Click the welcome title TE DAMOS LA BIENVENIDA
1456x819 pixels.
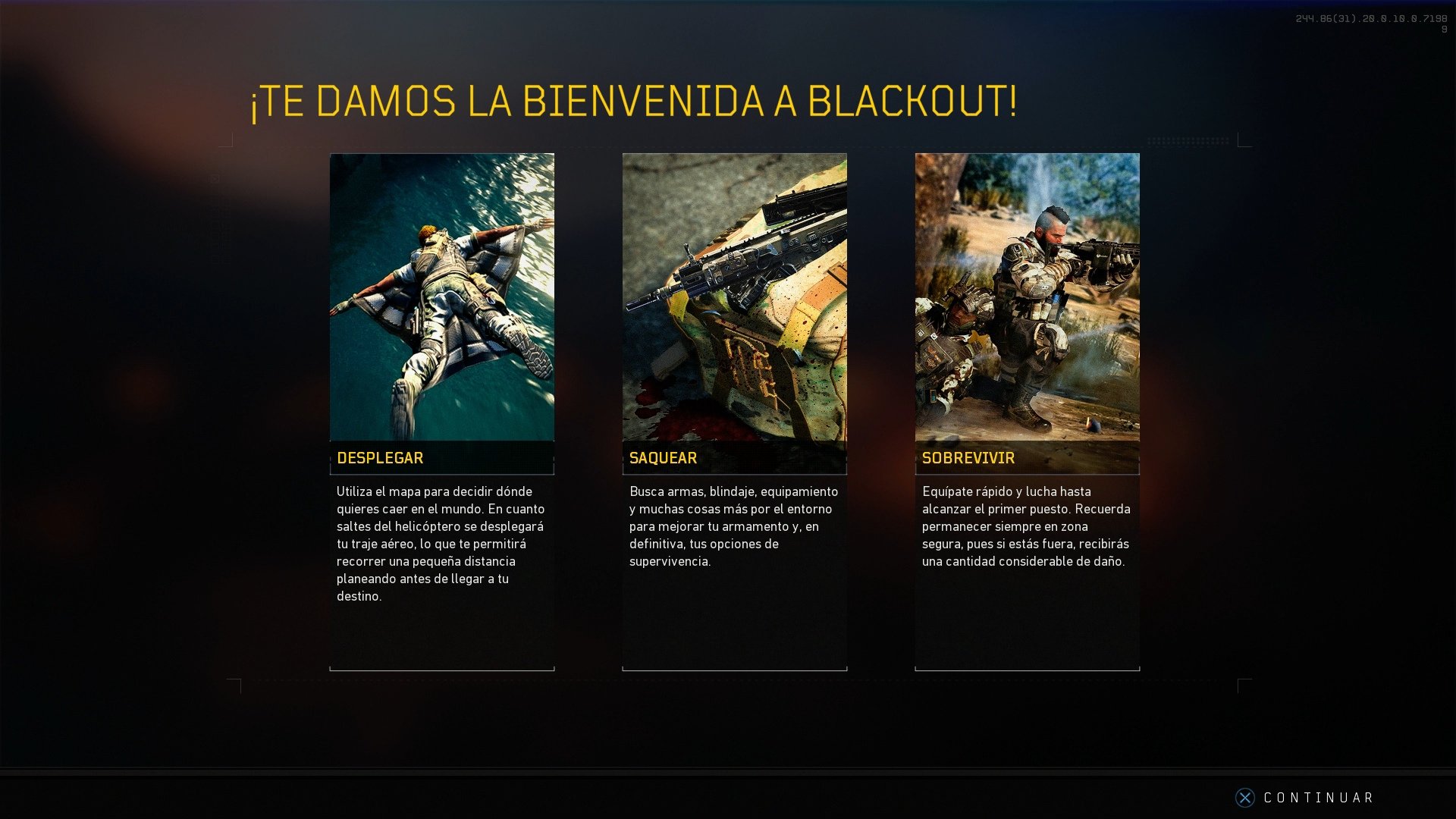[x=631, y=99]
